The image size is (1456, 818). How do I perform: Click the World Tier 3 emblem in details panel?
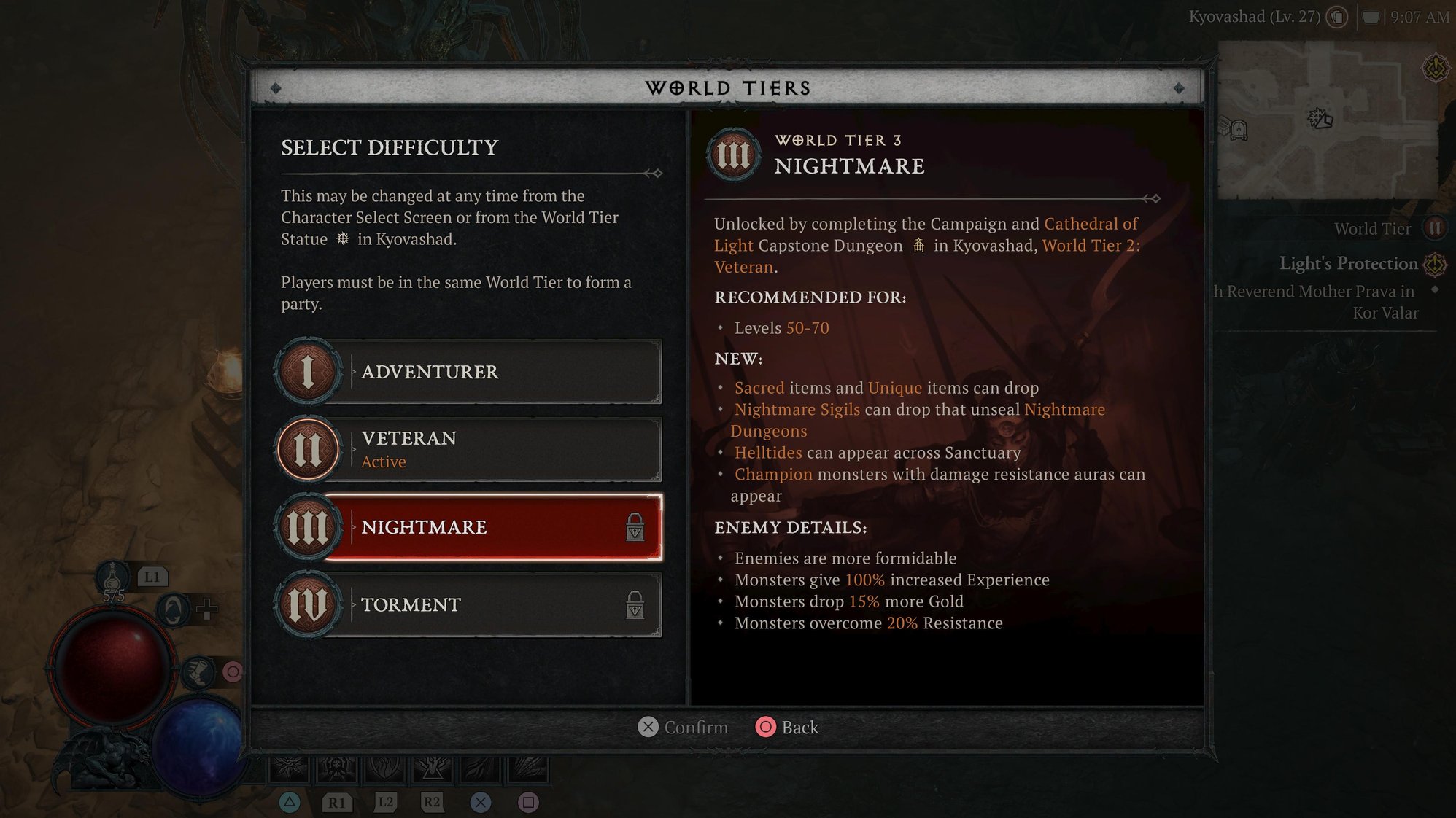click(733, 153)
